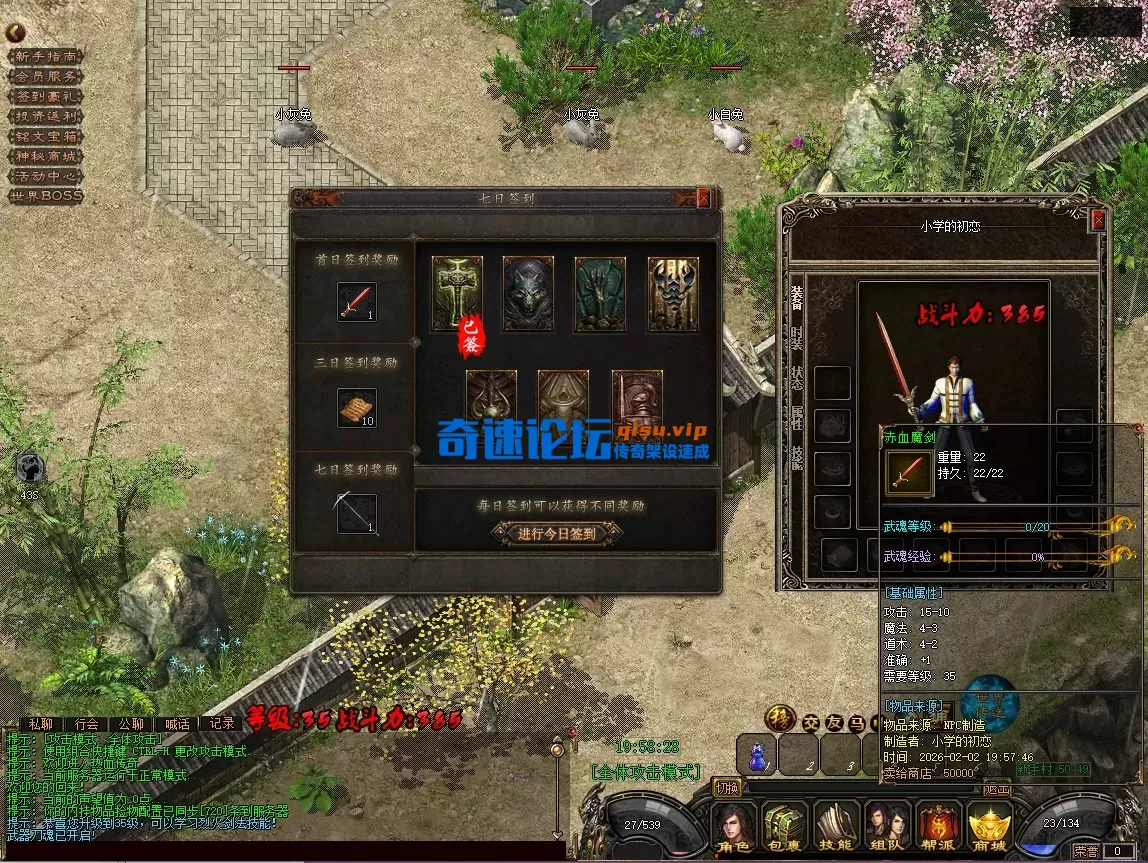Open the 活动中心 activity center
This screenshot has width=1148, height=863.
[x=45, y=176]
